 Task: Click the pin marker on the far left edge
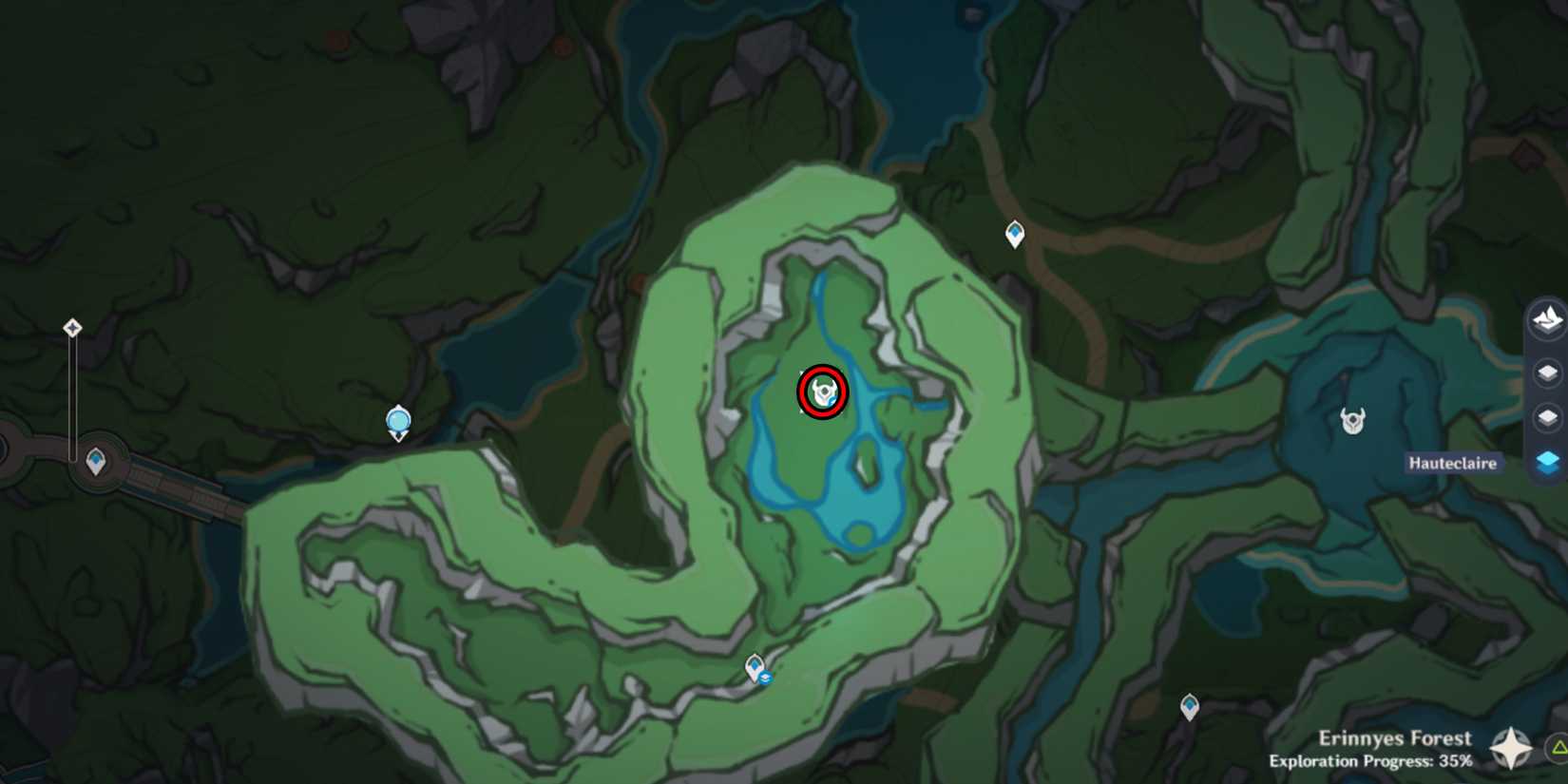pos(72,327)
